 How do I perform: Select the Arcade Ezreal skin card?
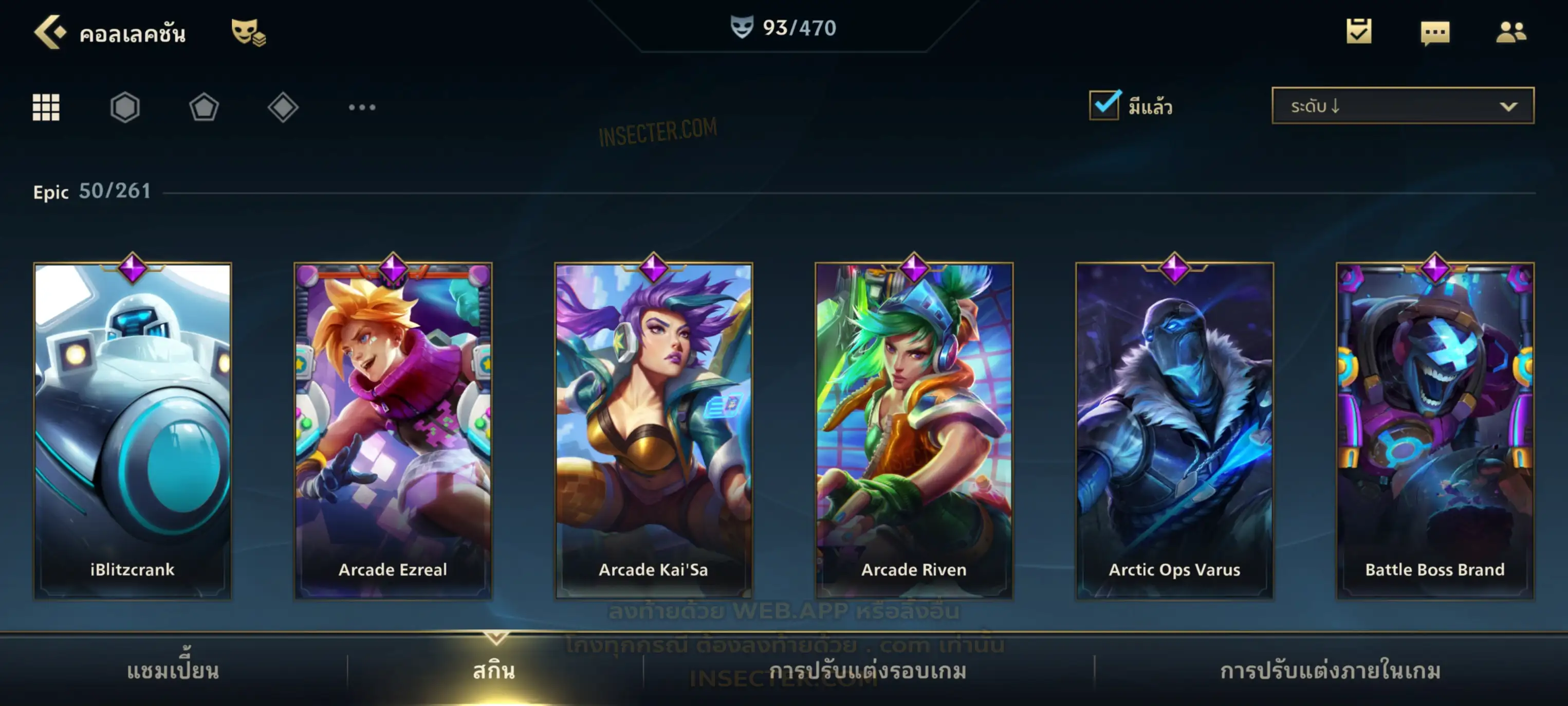coord(393,430)
